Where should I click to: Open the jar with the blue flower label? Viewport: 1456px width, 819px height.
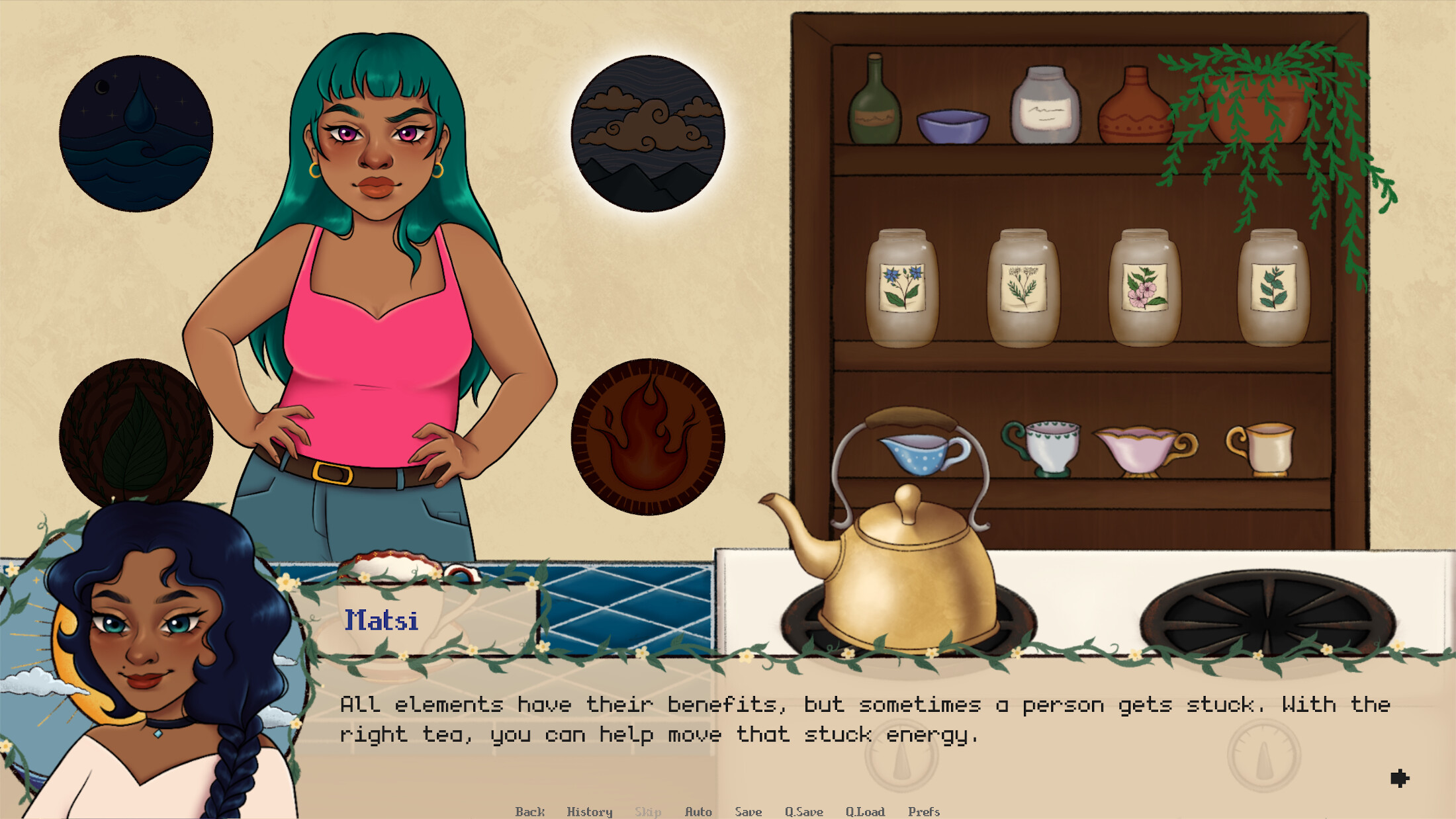click(x=903, y=288)
